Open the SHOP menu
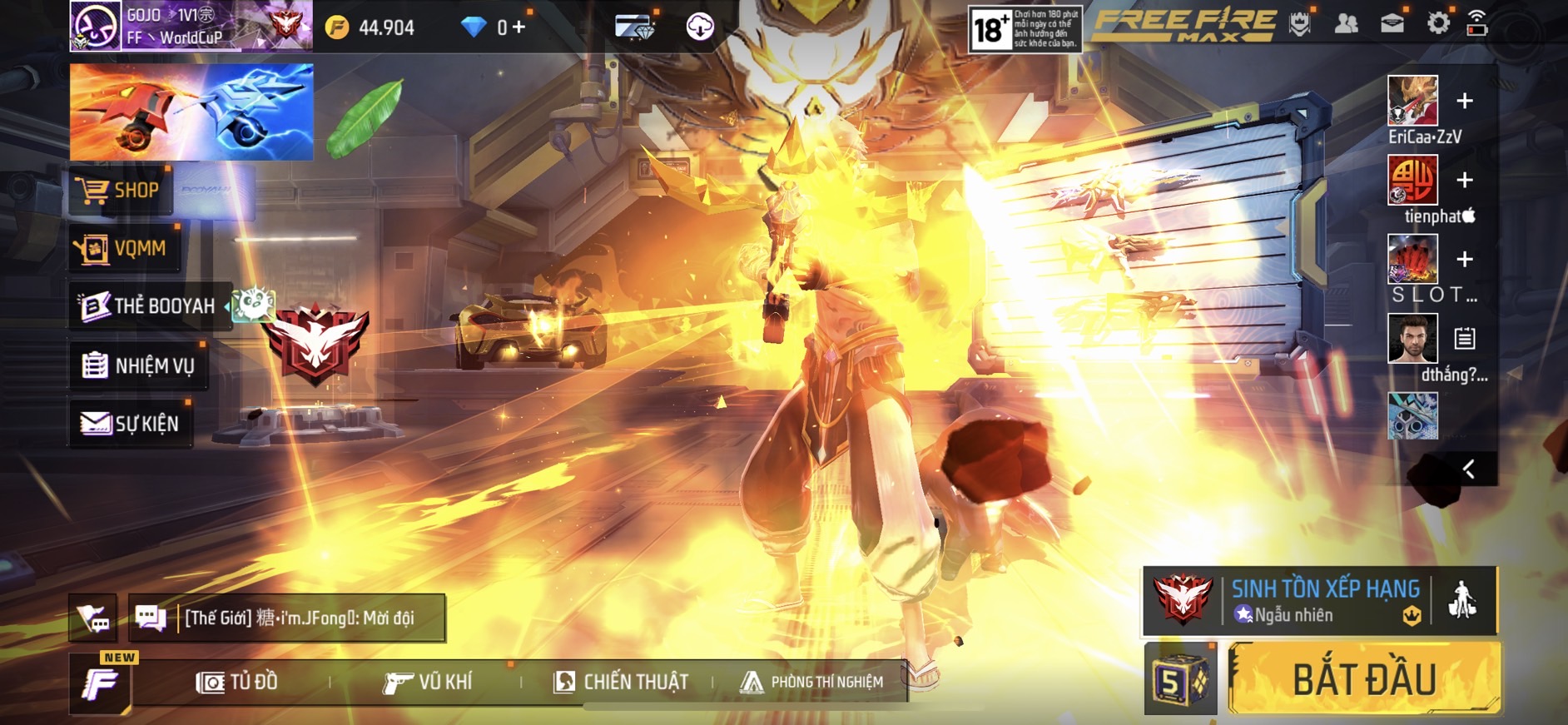Image resolution: width=1568 pixels, height=725 pixels. tap(122, 191)
